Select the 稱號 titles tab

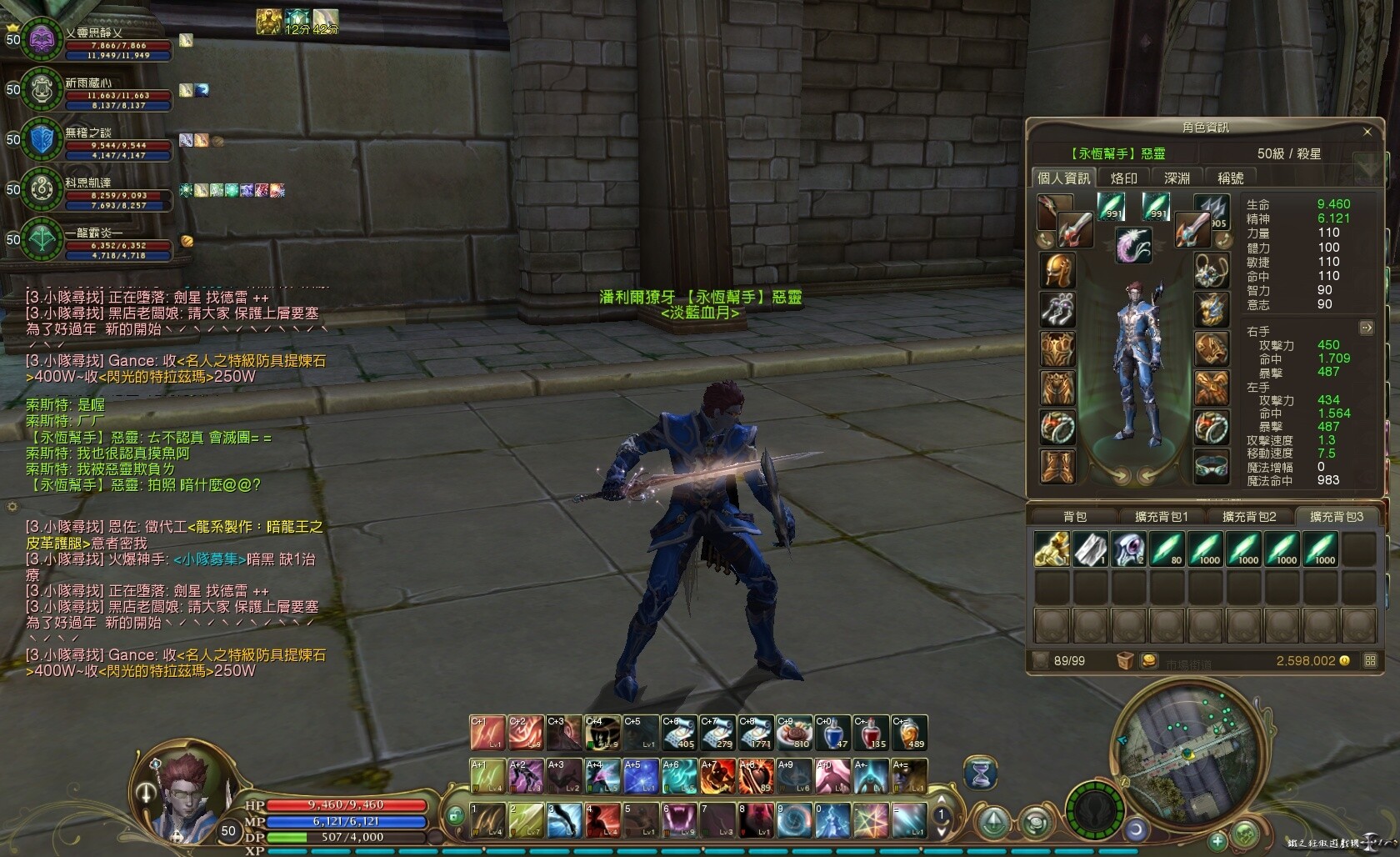click(x=1231, y=178)
